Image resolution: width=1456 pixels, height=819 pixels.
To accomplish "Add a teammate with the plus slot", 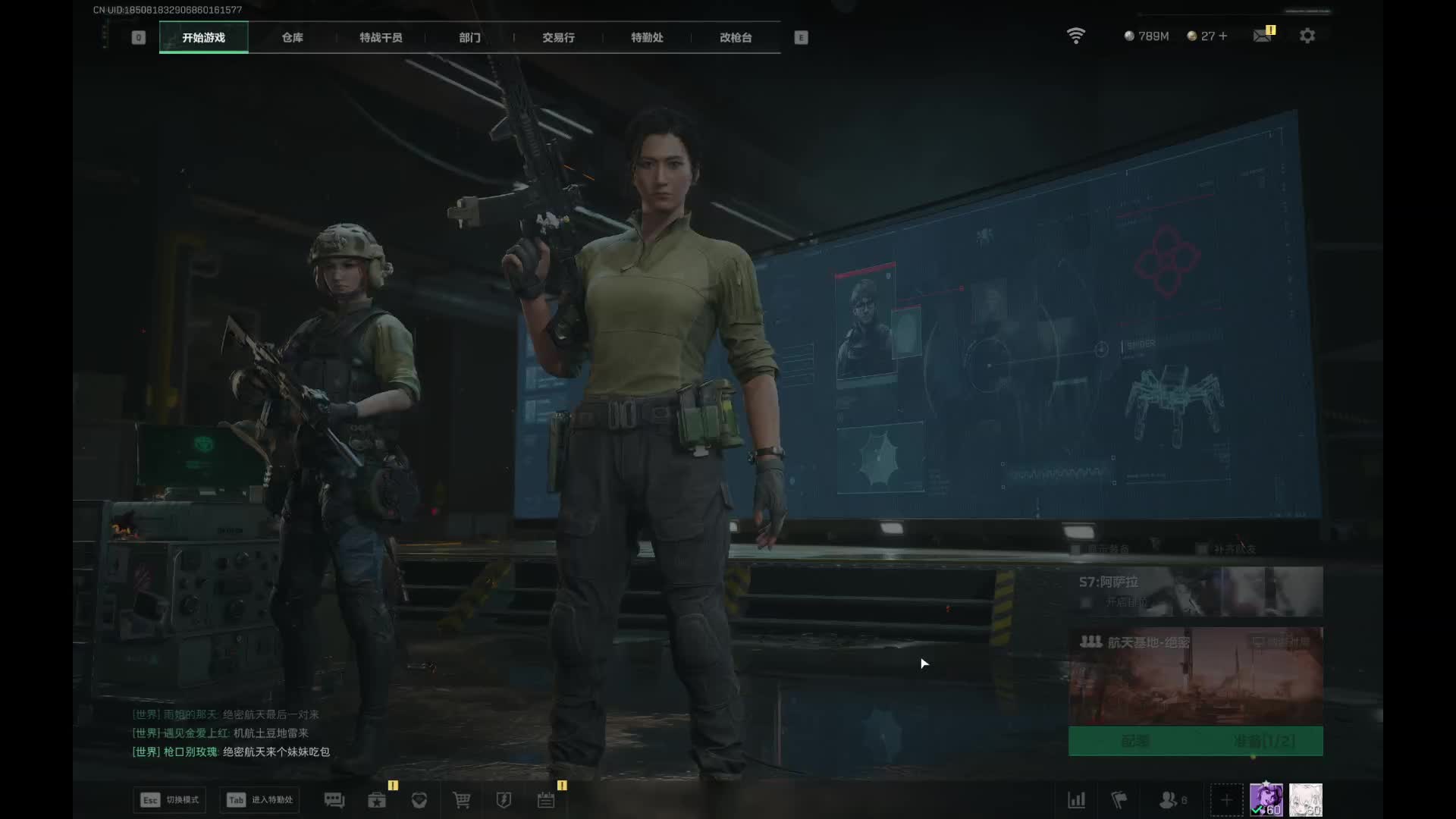I will 1226,800.
